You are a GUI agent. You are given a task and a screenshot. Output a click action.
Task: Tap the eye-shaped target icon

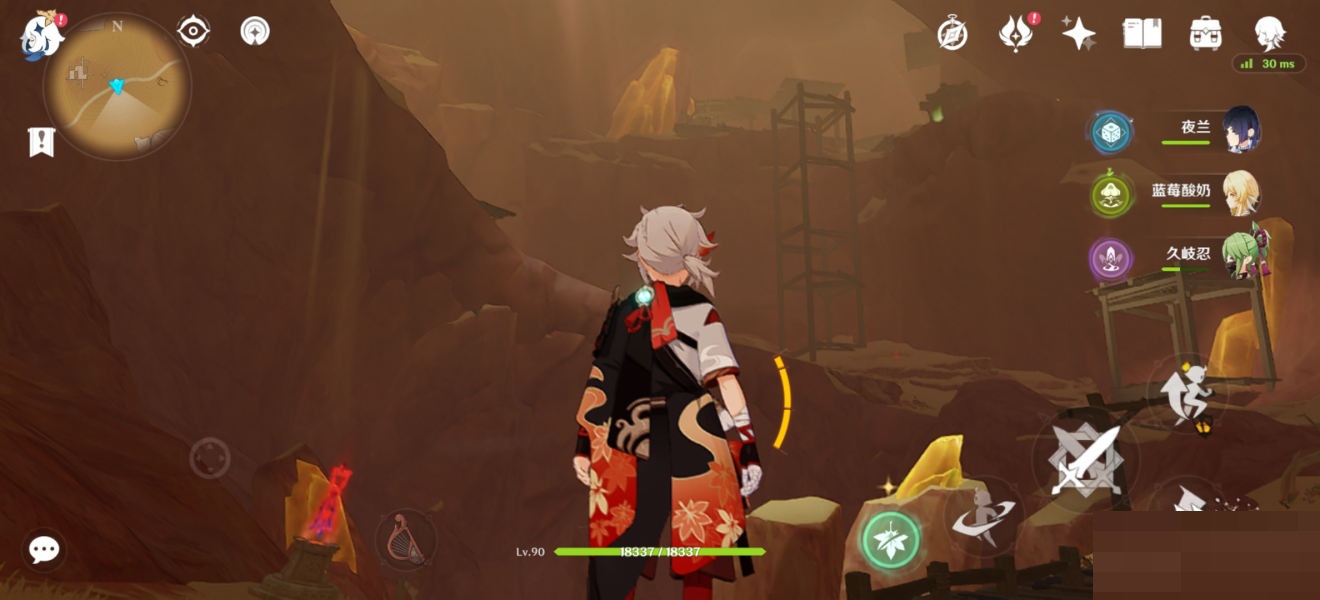pyautogui.click(x=193, y=31)
